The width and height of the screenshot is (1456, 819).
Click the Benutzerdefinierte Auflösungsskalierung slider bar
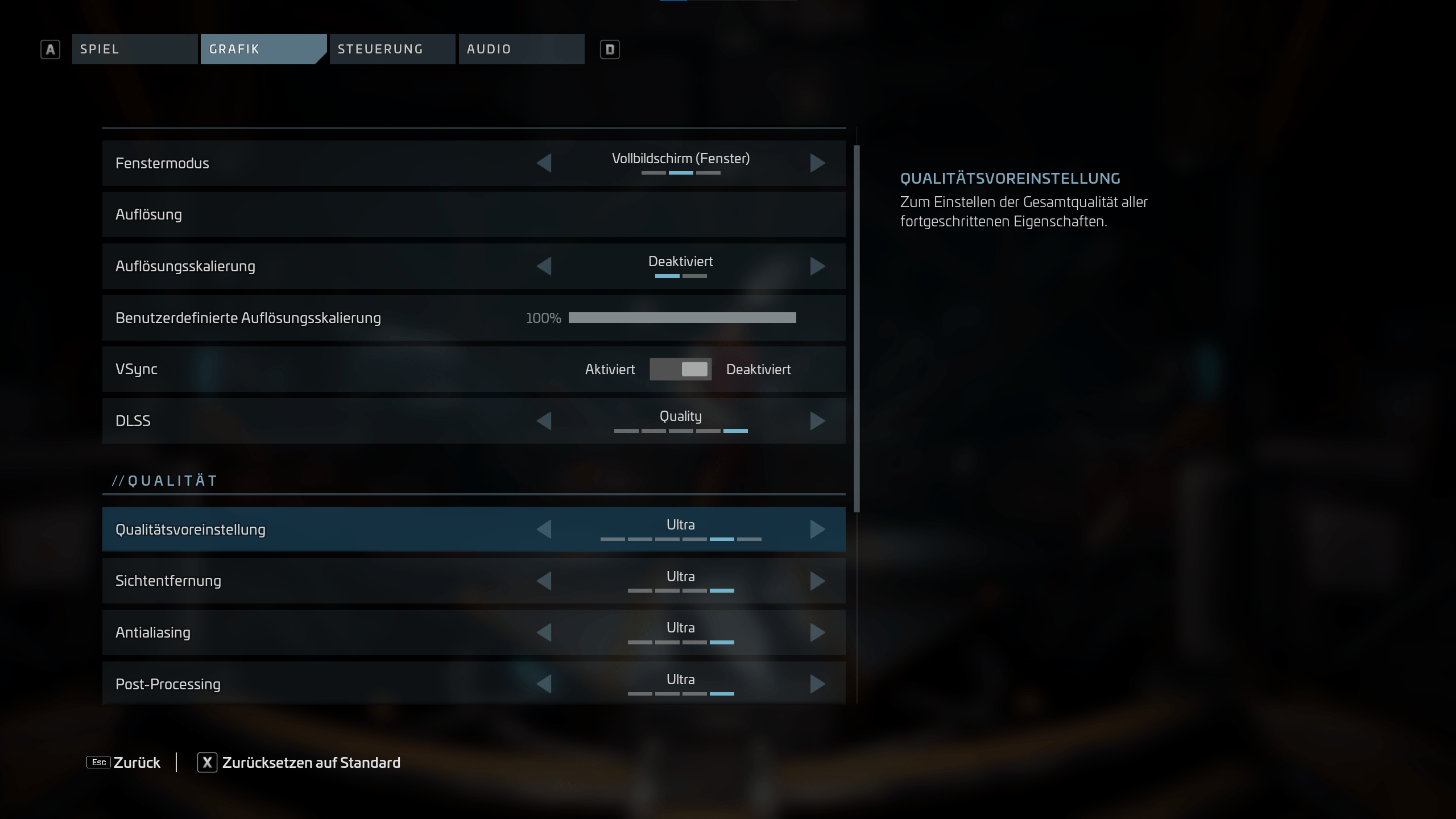tap(682, 318)
